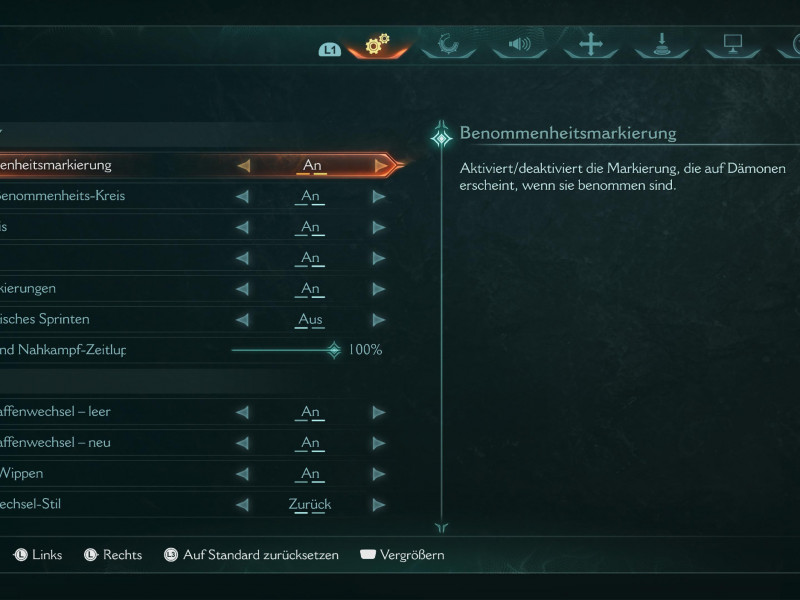
Task: Switch the Wippen option using its right arrow
Action: point(379,474)
